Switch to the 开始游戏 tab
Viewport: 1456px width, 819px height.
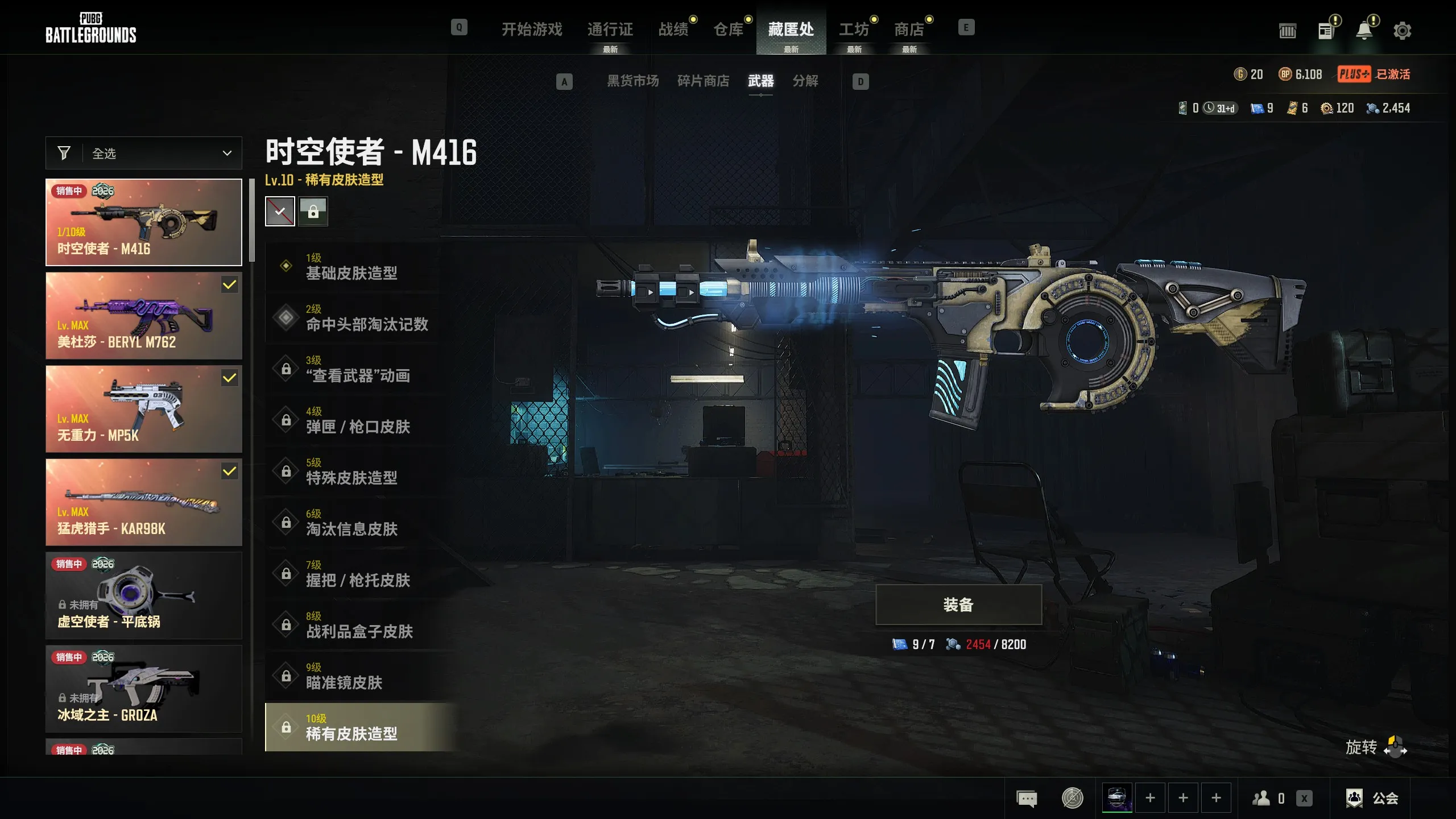point(532,29)
